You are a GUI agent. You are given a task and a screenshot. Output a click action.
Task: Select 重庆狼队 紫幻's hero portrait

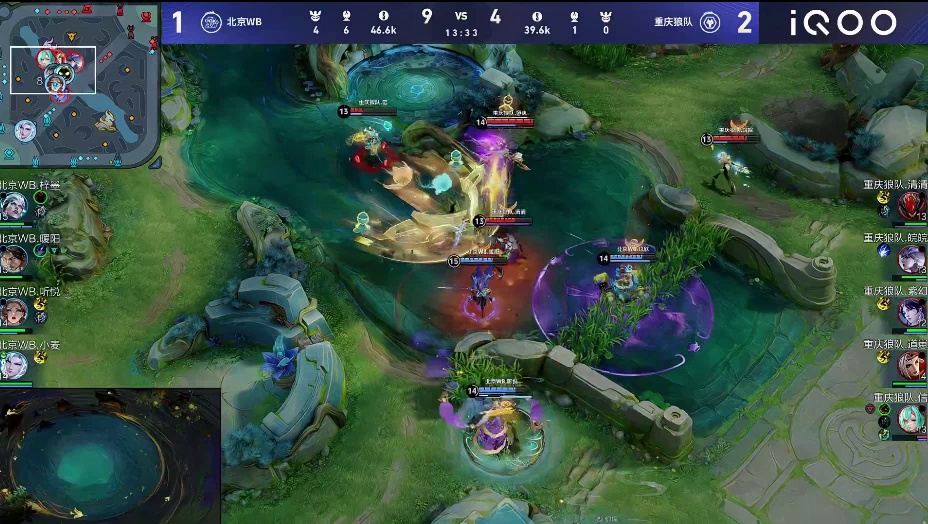click(911, 312)
